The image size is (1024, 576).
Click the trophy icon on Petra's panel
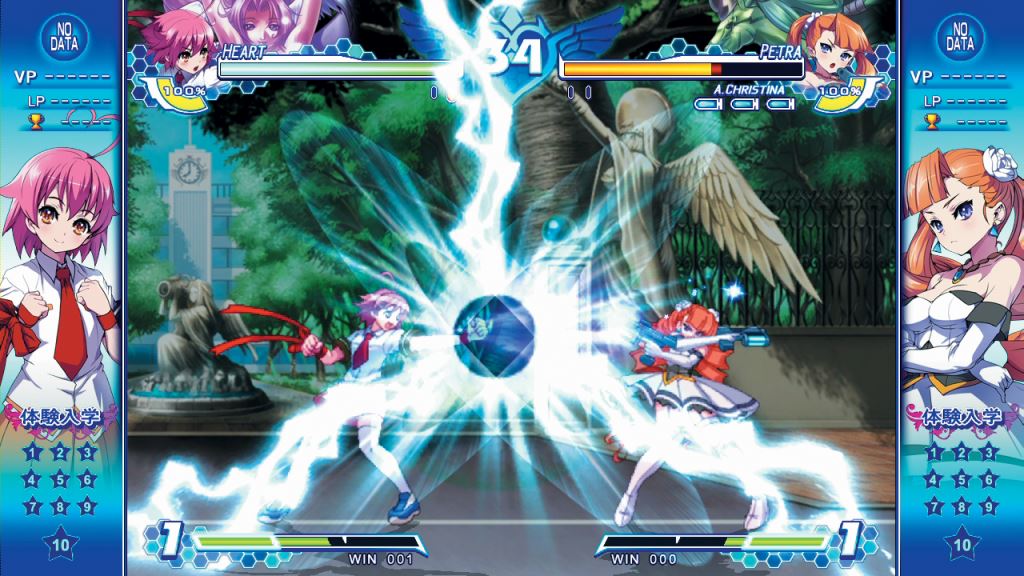(x=933, y=122)
